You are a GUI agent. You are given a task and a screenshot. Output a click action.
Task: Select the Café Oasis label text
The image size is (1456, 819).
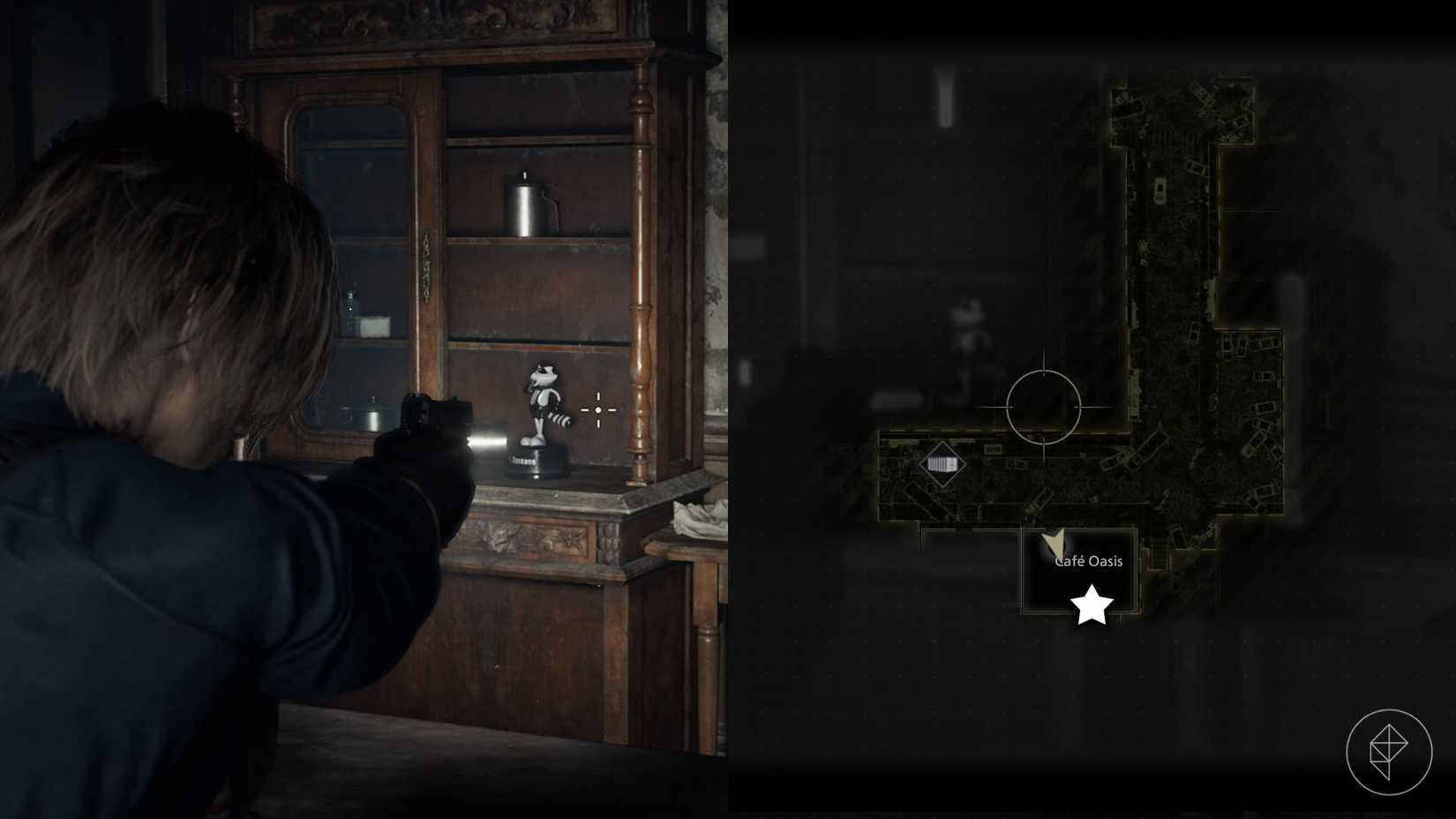pyautogui.click(x=1086, y=560)
